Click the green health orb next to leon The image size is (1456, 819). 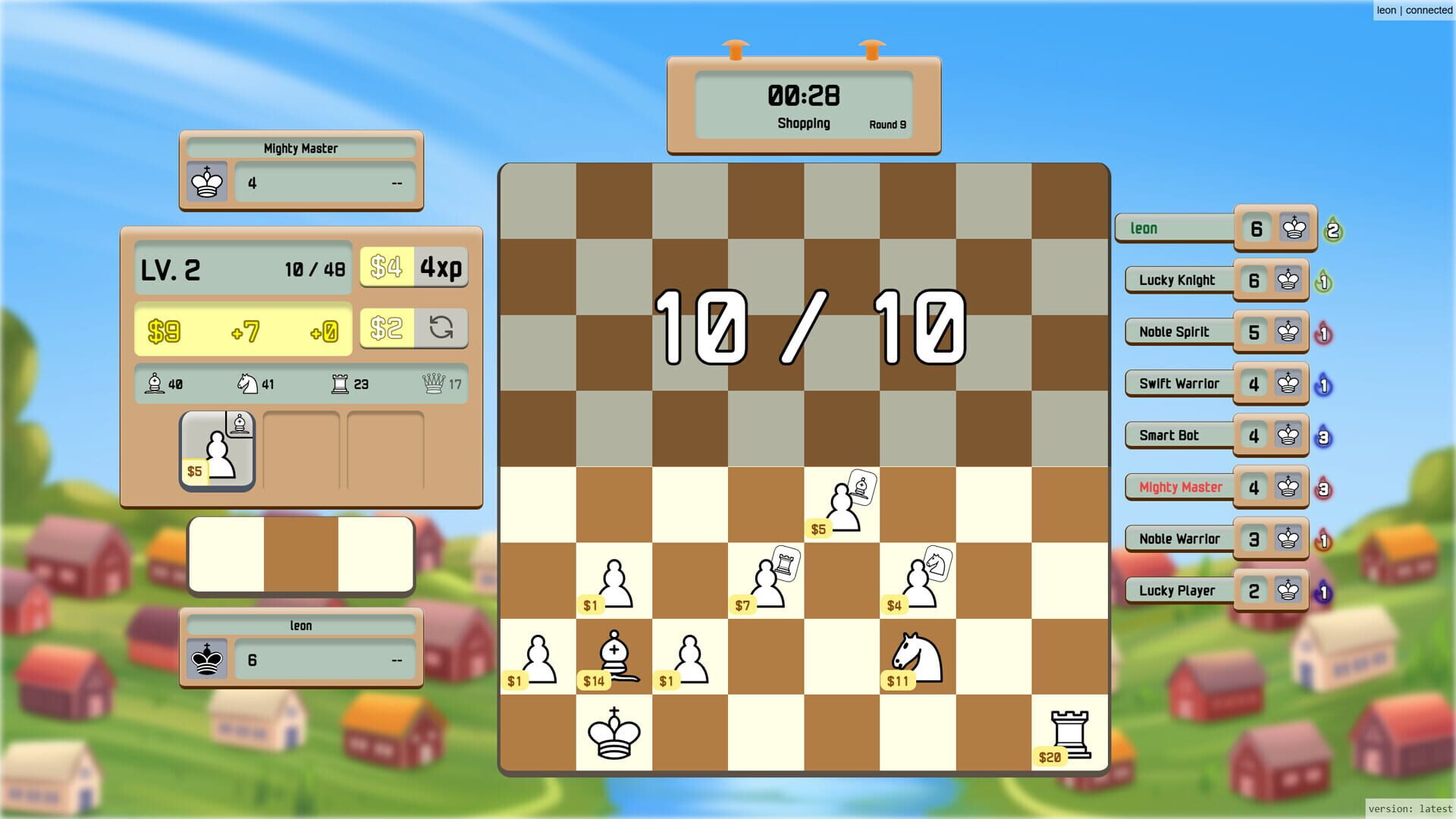click(x=1335, y=228)
